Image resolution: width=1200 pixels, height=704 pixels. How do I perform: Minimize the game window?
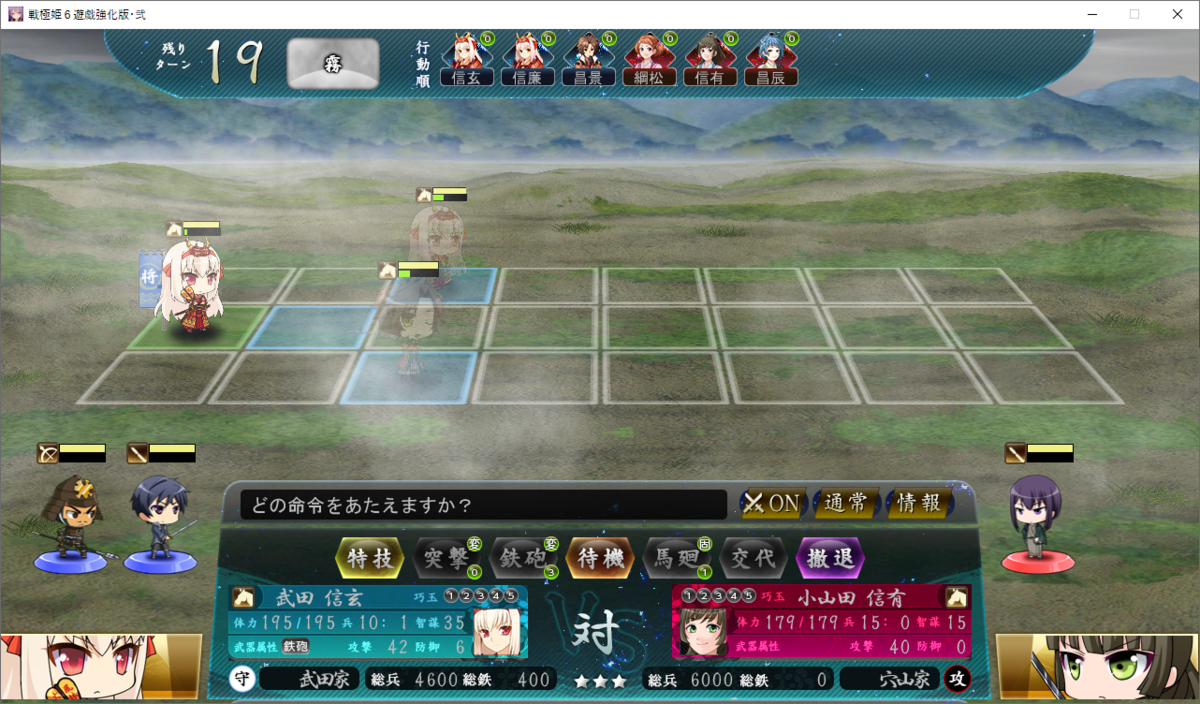tap(1085, 14)
